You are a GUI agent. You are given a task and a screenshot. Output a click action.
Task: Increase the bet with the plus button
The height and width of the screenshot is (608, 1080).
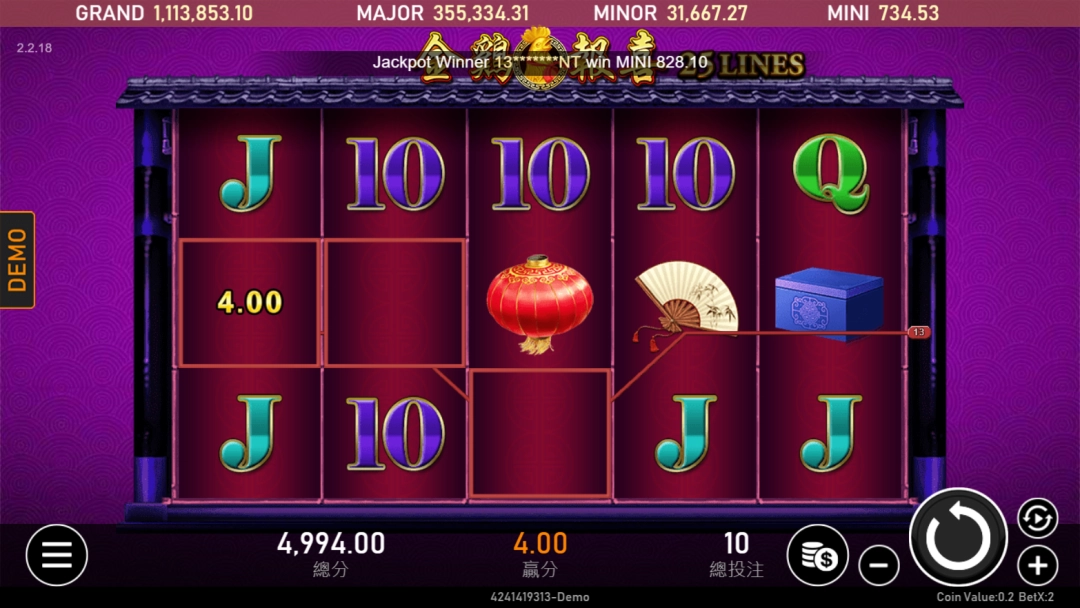1038,567
